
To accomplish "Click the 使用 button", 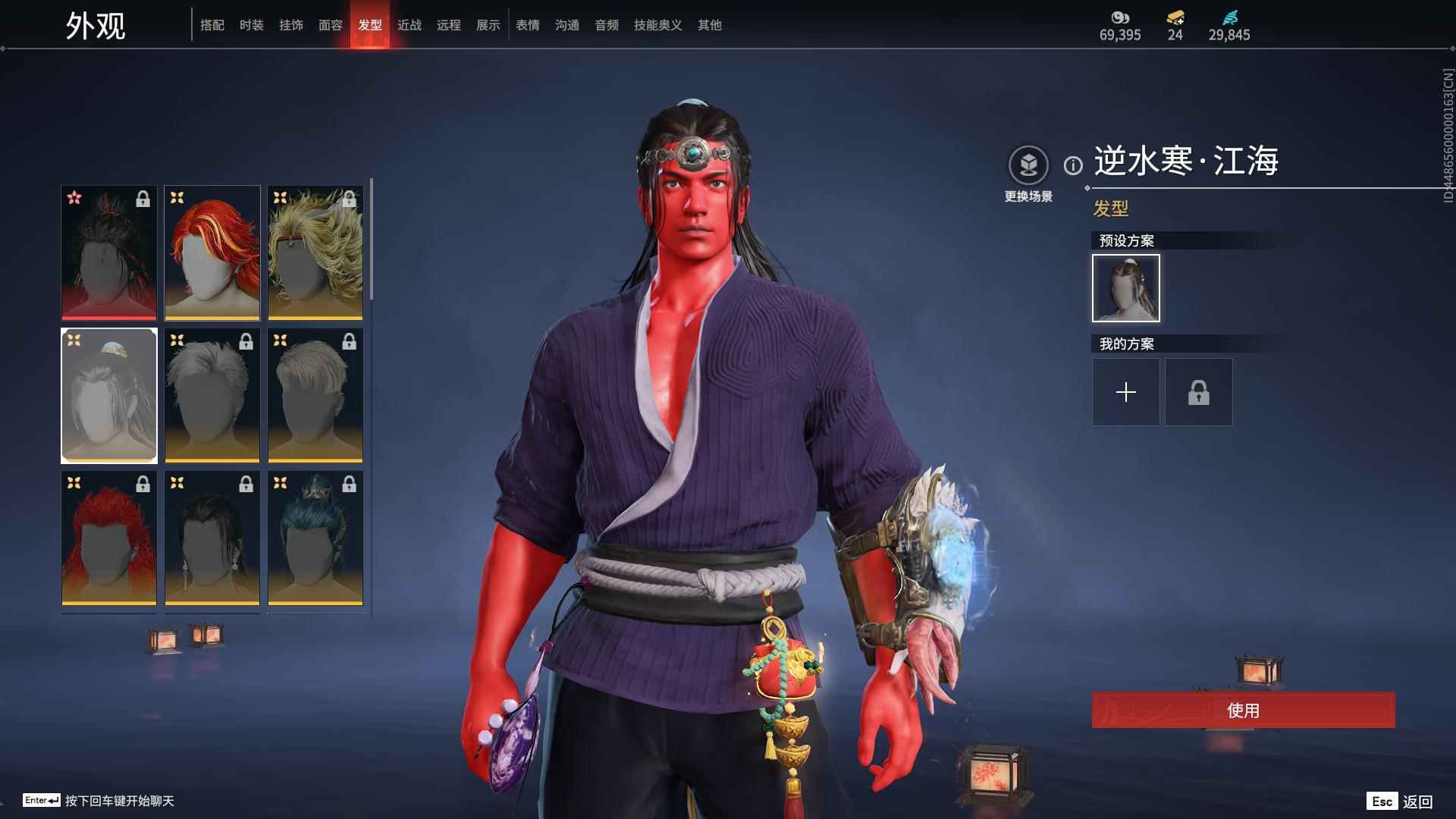I will pyautogui.click(x=1243, y=710).
